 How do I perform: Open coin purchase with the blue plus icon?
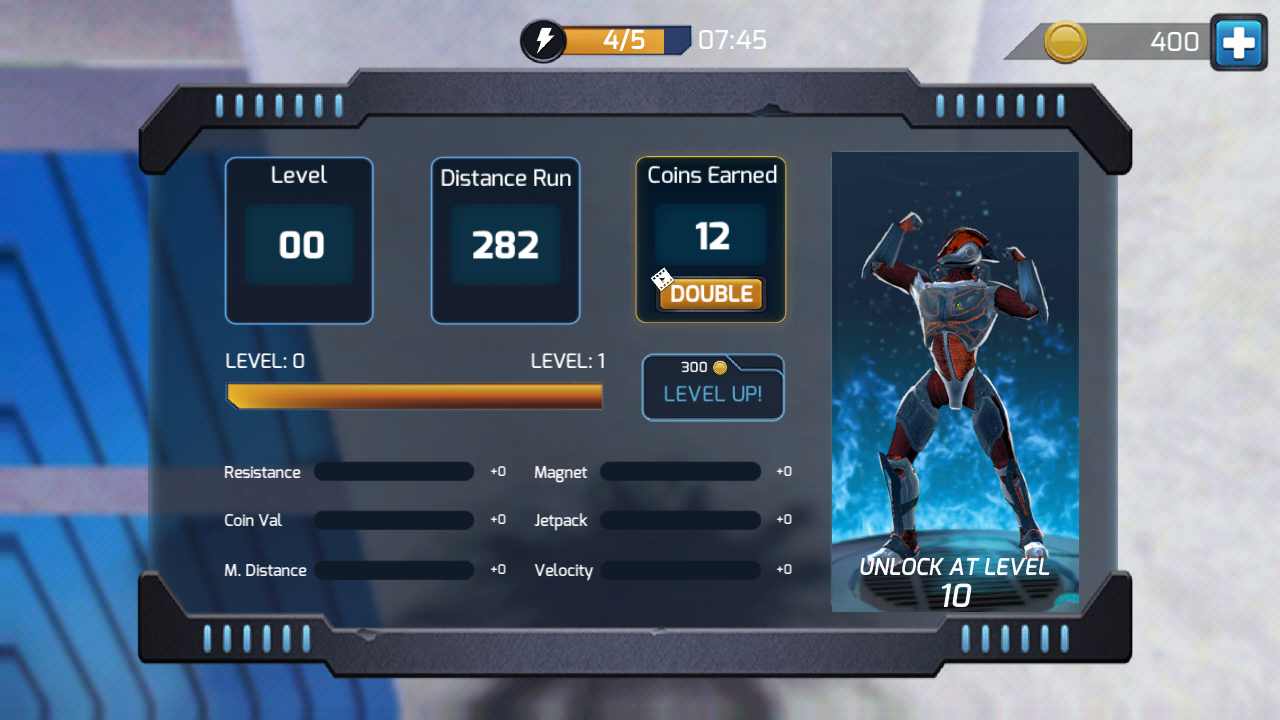(x=1238, y=42)
